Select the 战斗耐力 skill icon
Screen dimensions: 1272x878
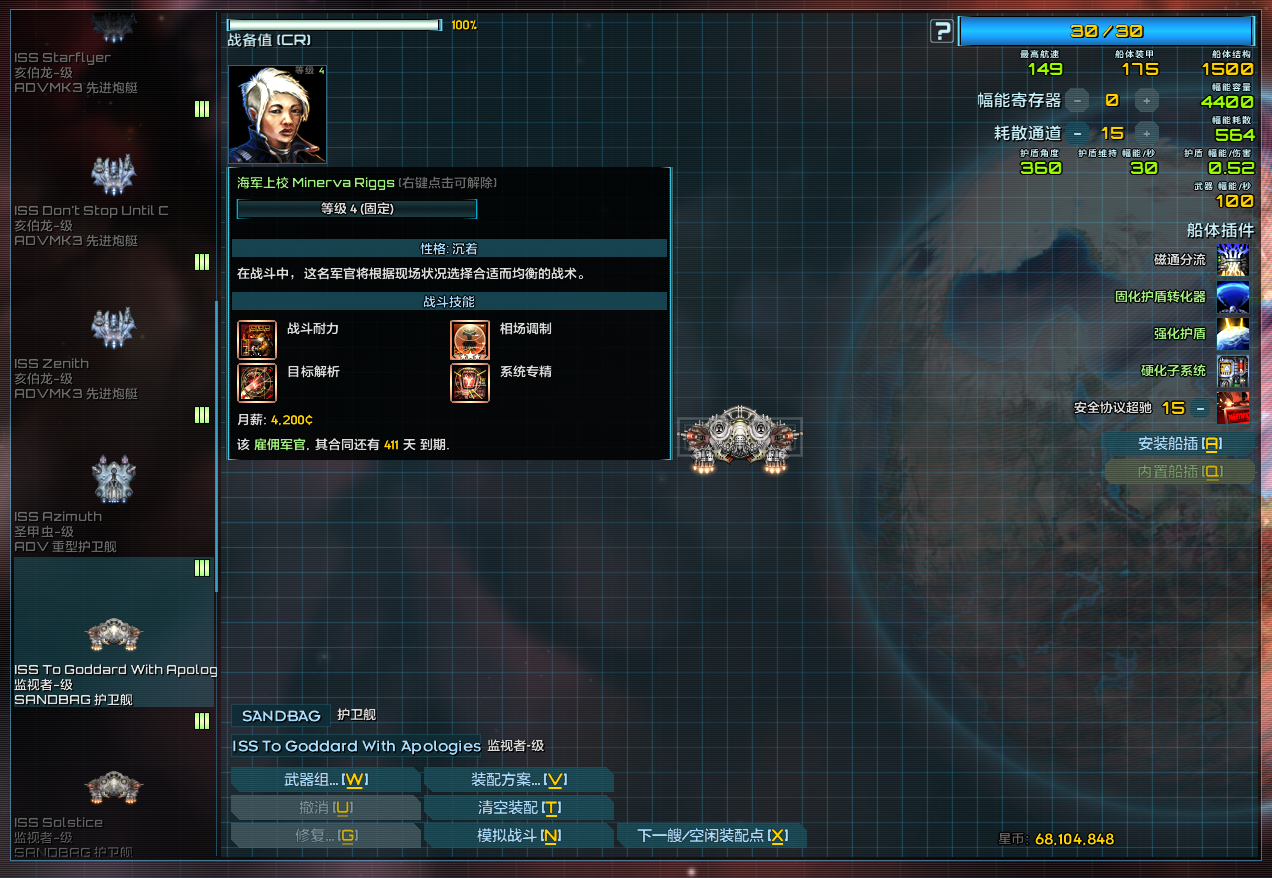click(257, 340)
